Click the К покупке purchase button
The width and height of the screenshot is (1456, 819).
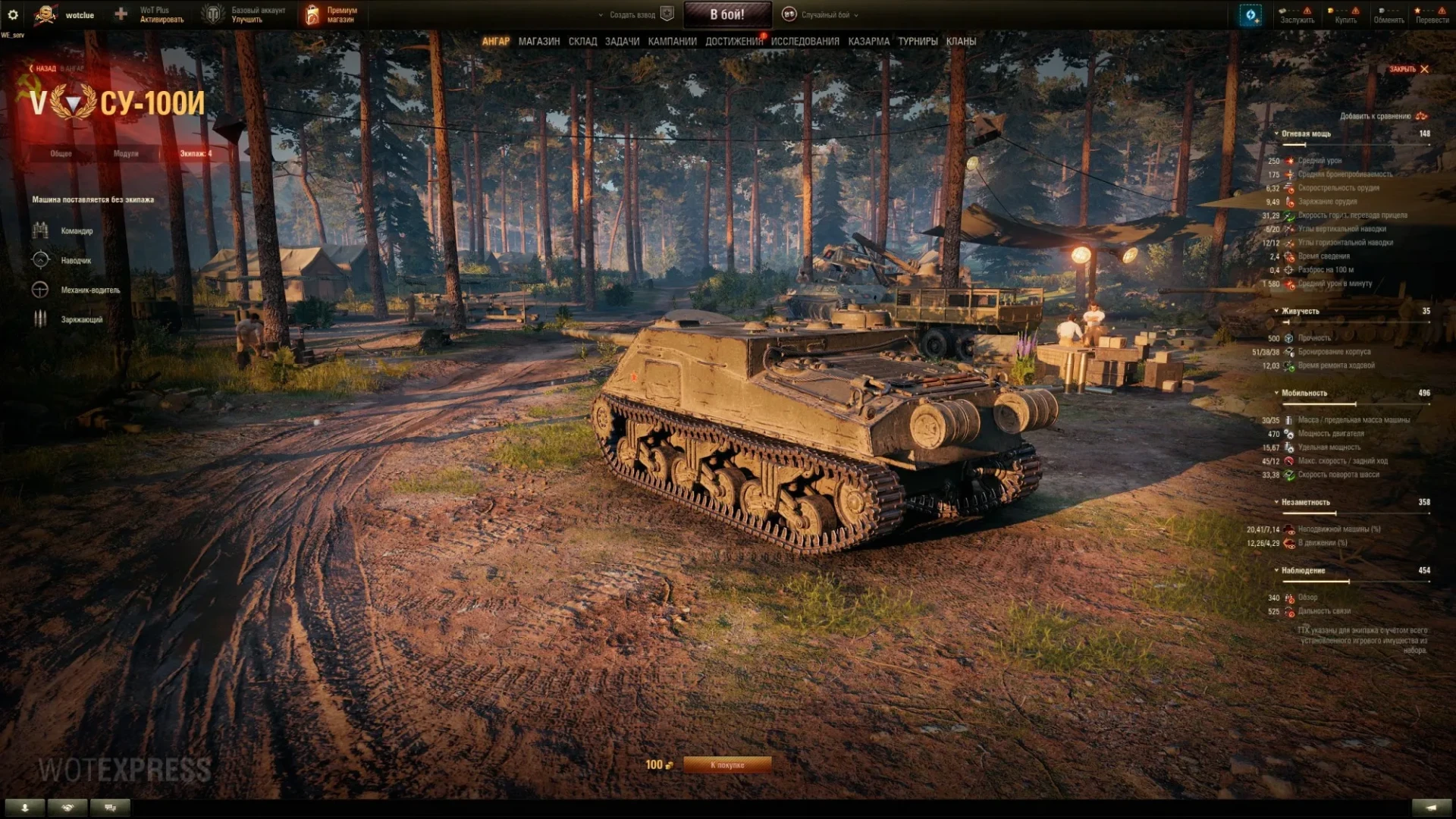click(x=727, y=765)
